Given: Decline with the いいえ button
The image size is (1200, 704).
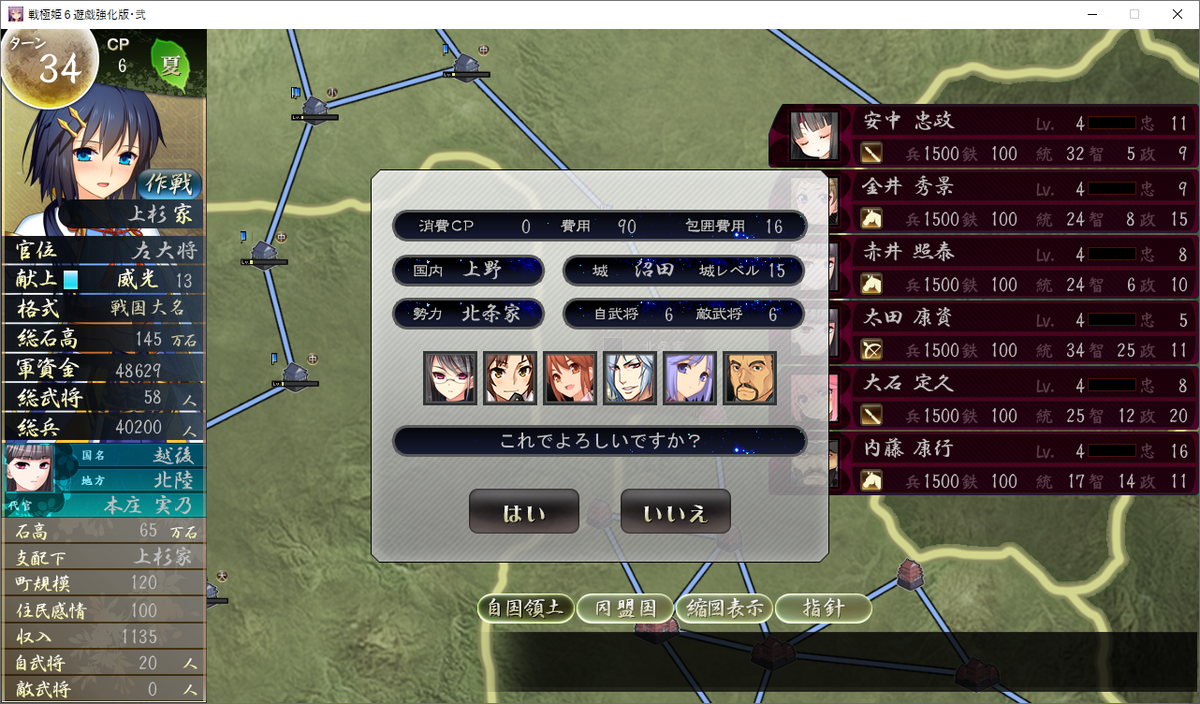Looking at the screenshot, I should point(675,512).
